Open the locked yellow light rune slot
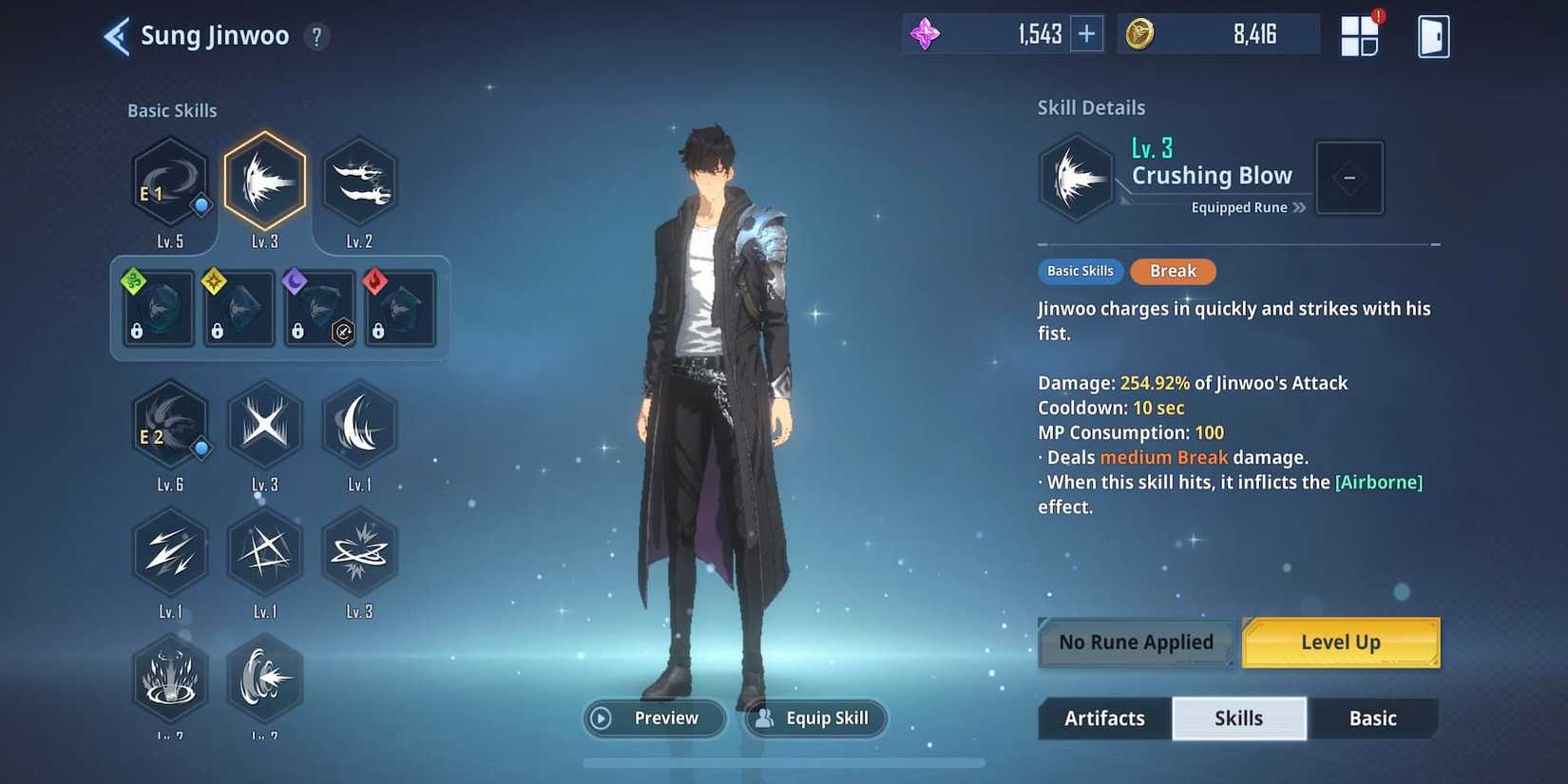 tap(238, 307)
